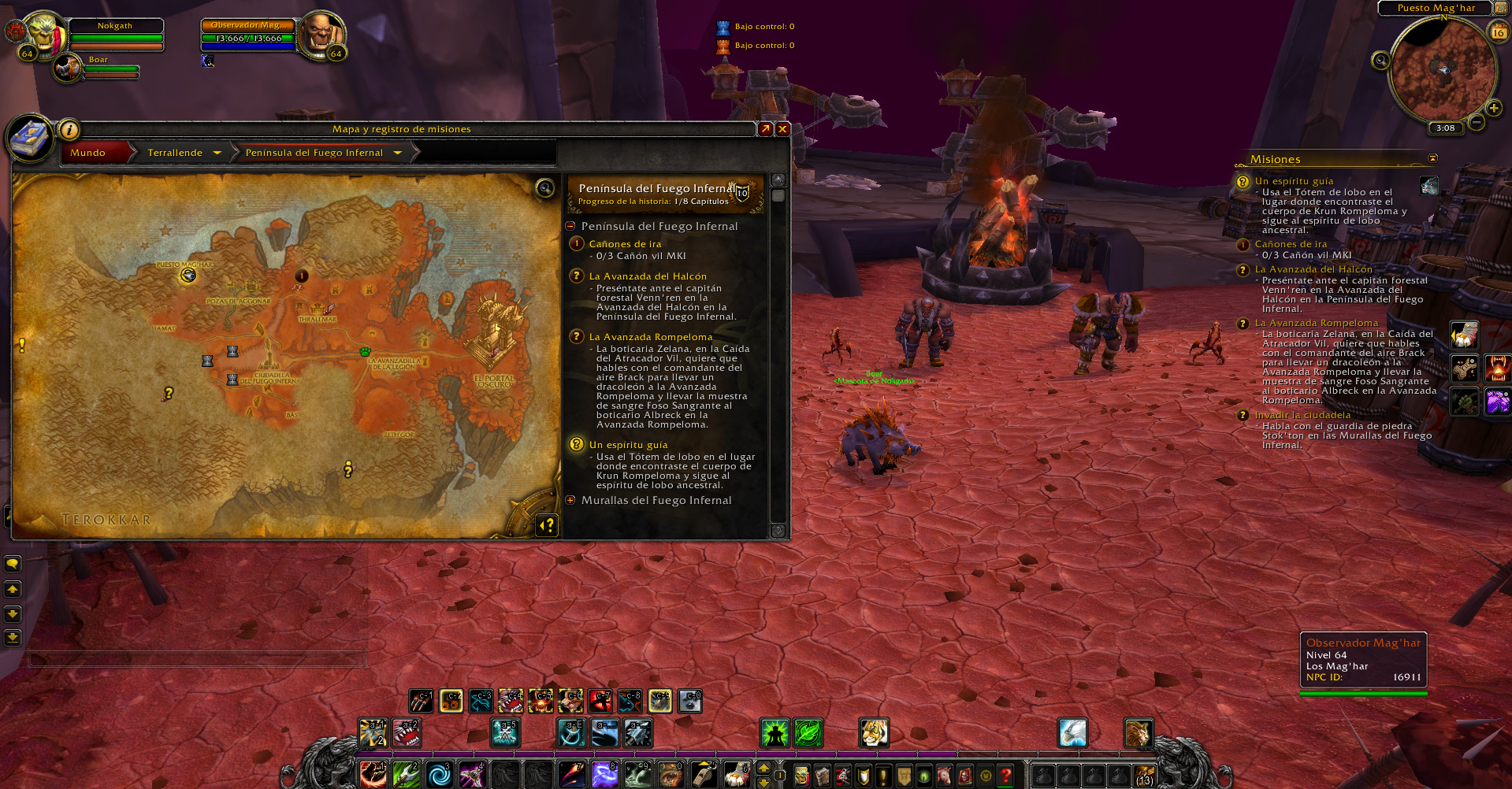The height and width of the screenshot is (789, 1512).
Task: Use the tracker's Un espíritu guía quest item
Action: click(x=1428, y=186)
